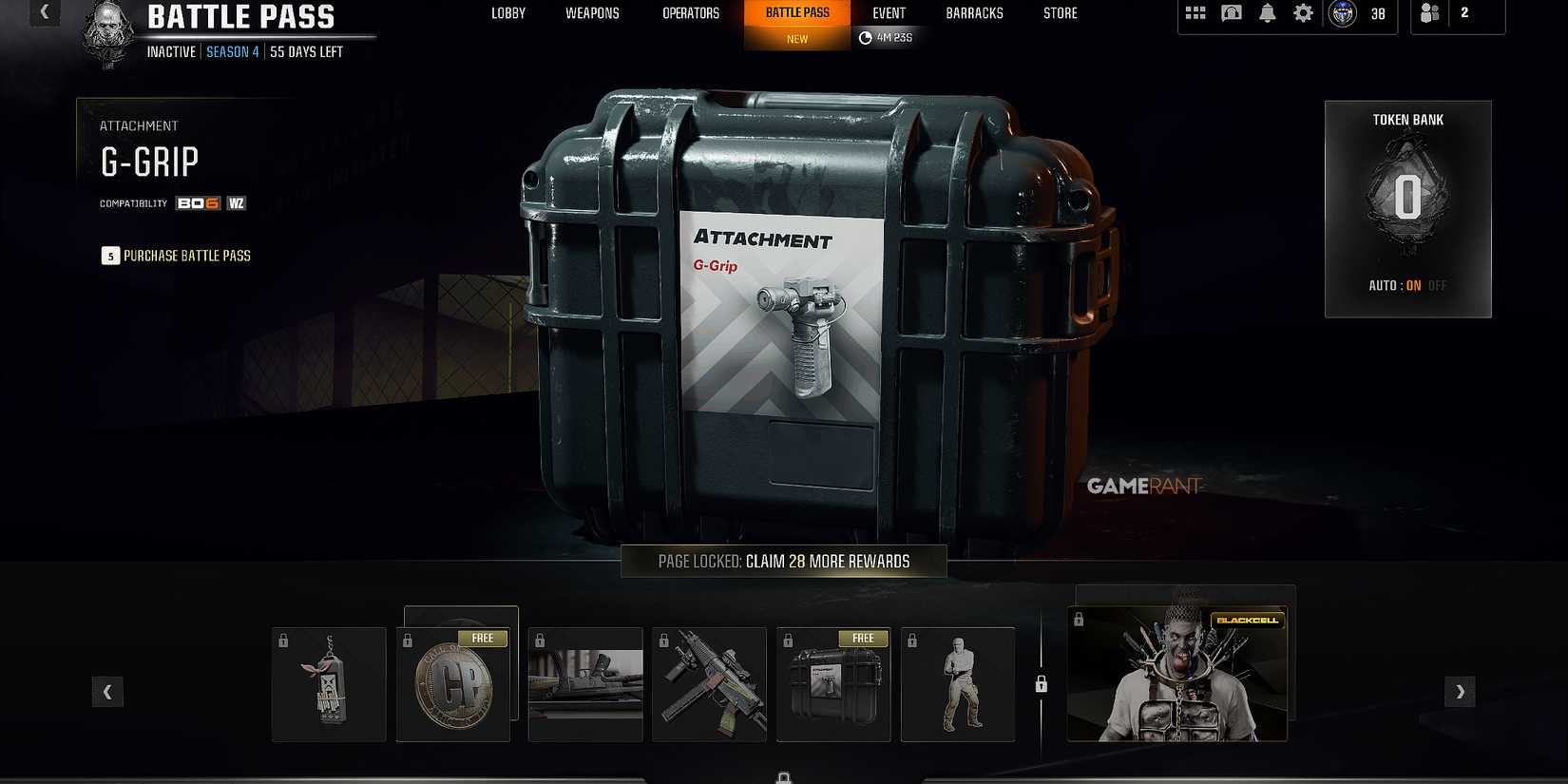
Task: Open the Store page
Action: (x=1060, y=13)
